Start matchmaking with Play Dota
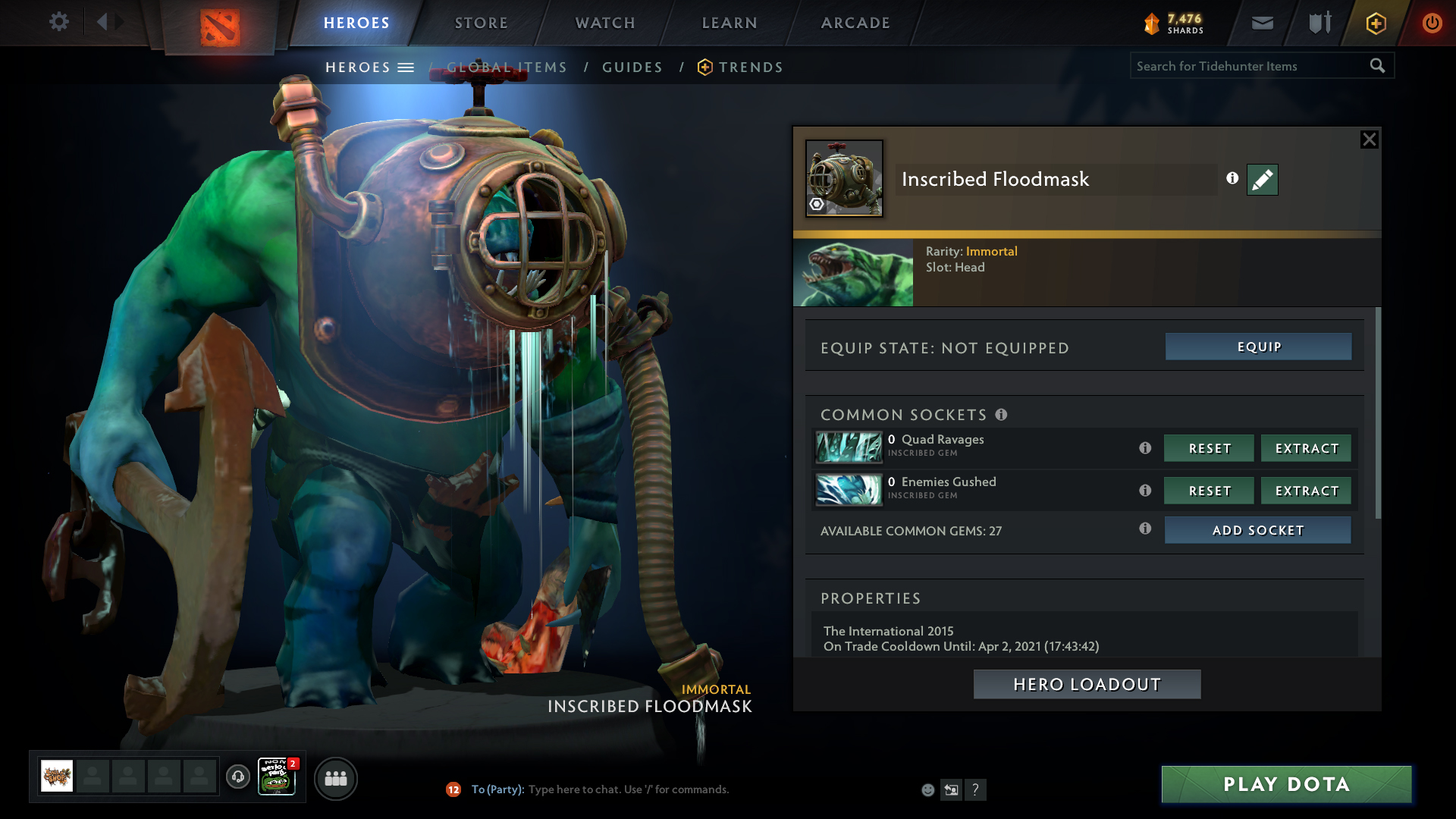Viewport: 1456px width, 819px height. point(1286,784)
